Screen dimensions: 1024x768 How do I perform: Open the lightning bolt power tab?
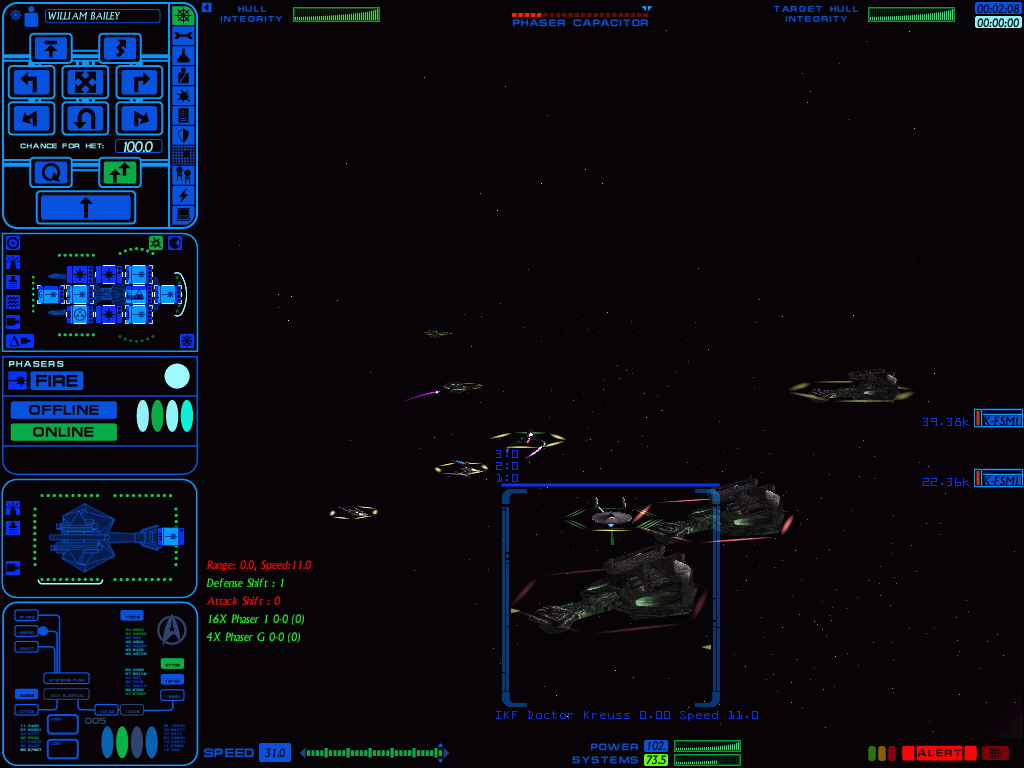coord(183,195)
